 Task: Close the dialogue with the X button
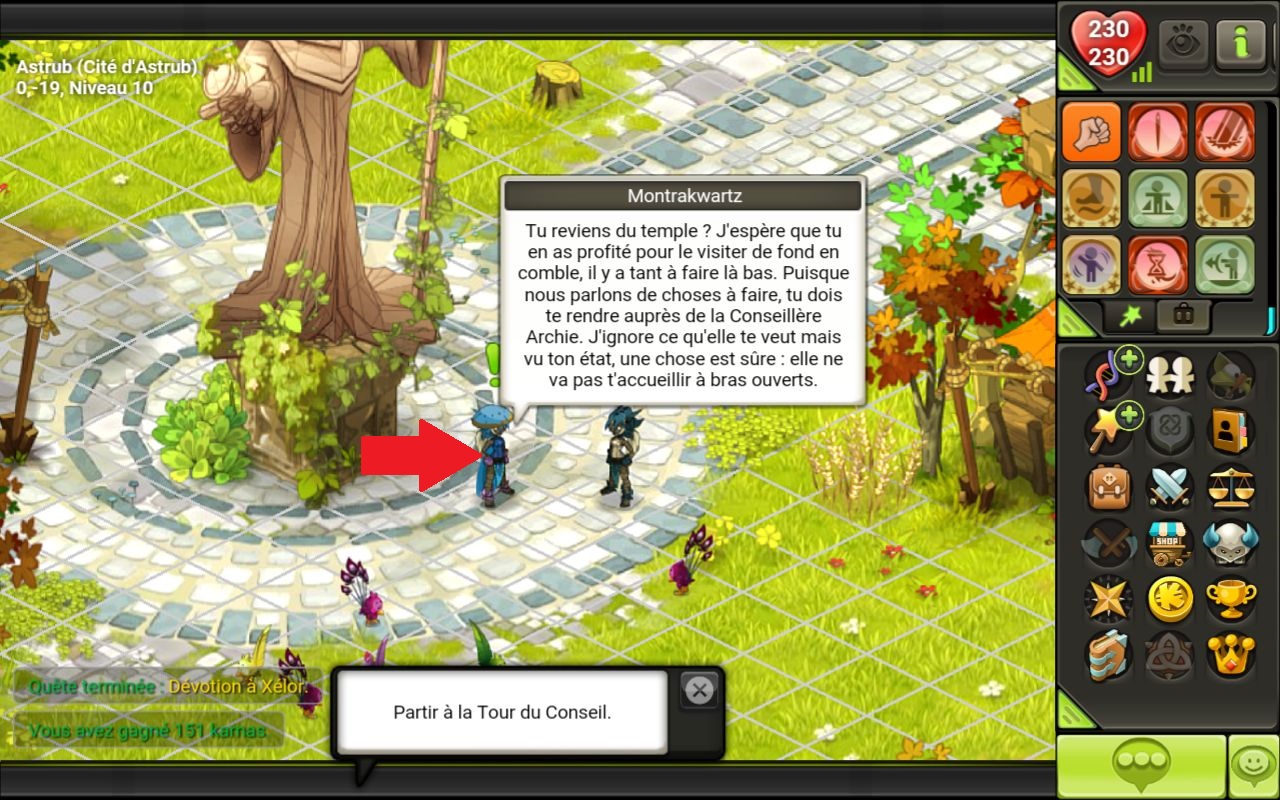(x=698, y=690)
